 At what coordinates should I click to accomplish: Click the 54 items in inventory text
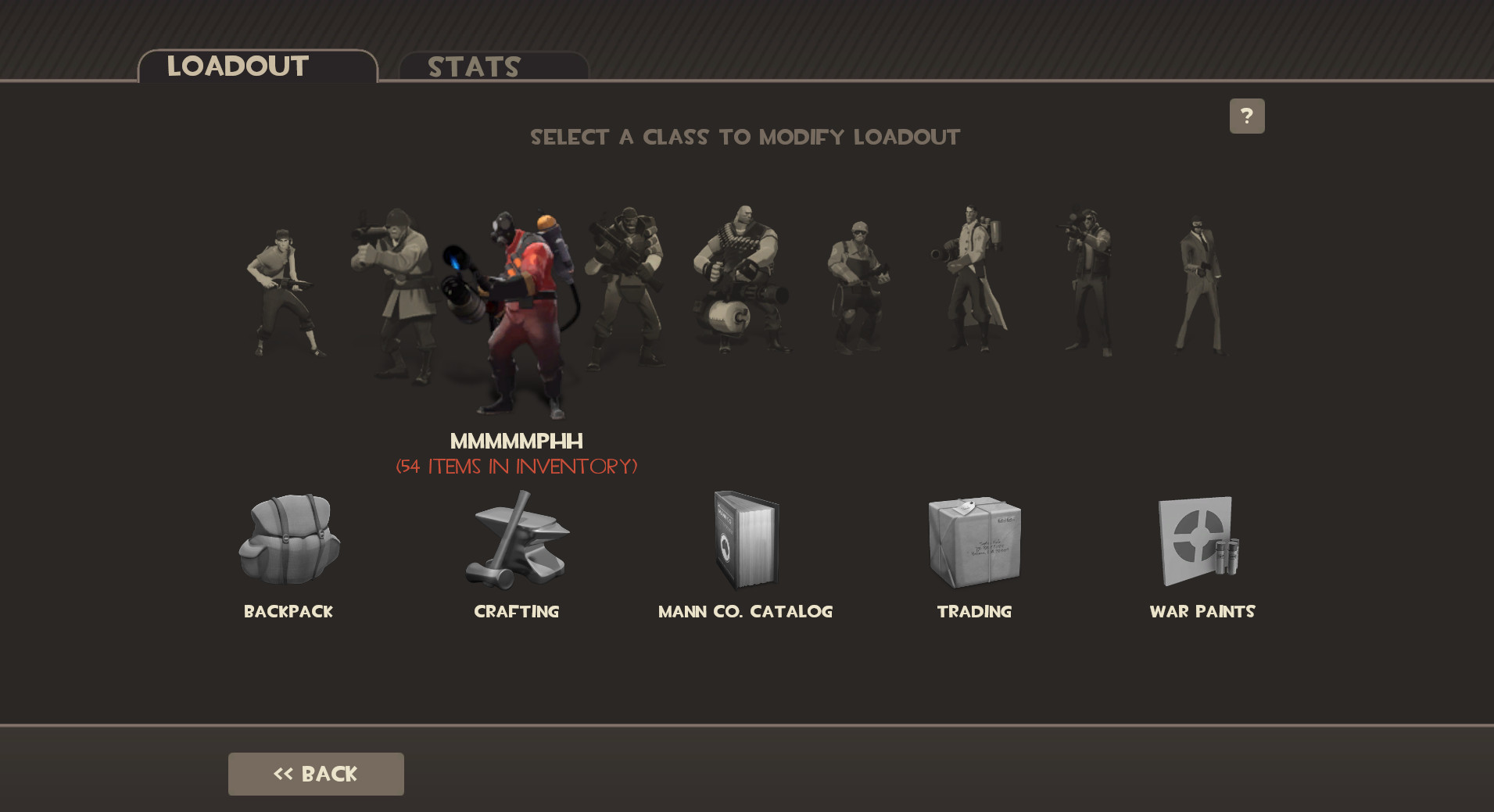click(x=517, y=467)
